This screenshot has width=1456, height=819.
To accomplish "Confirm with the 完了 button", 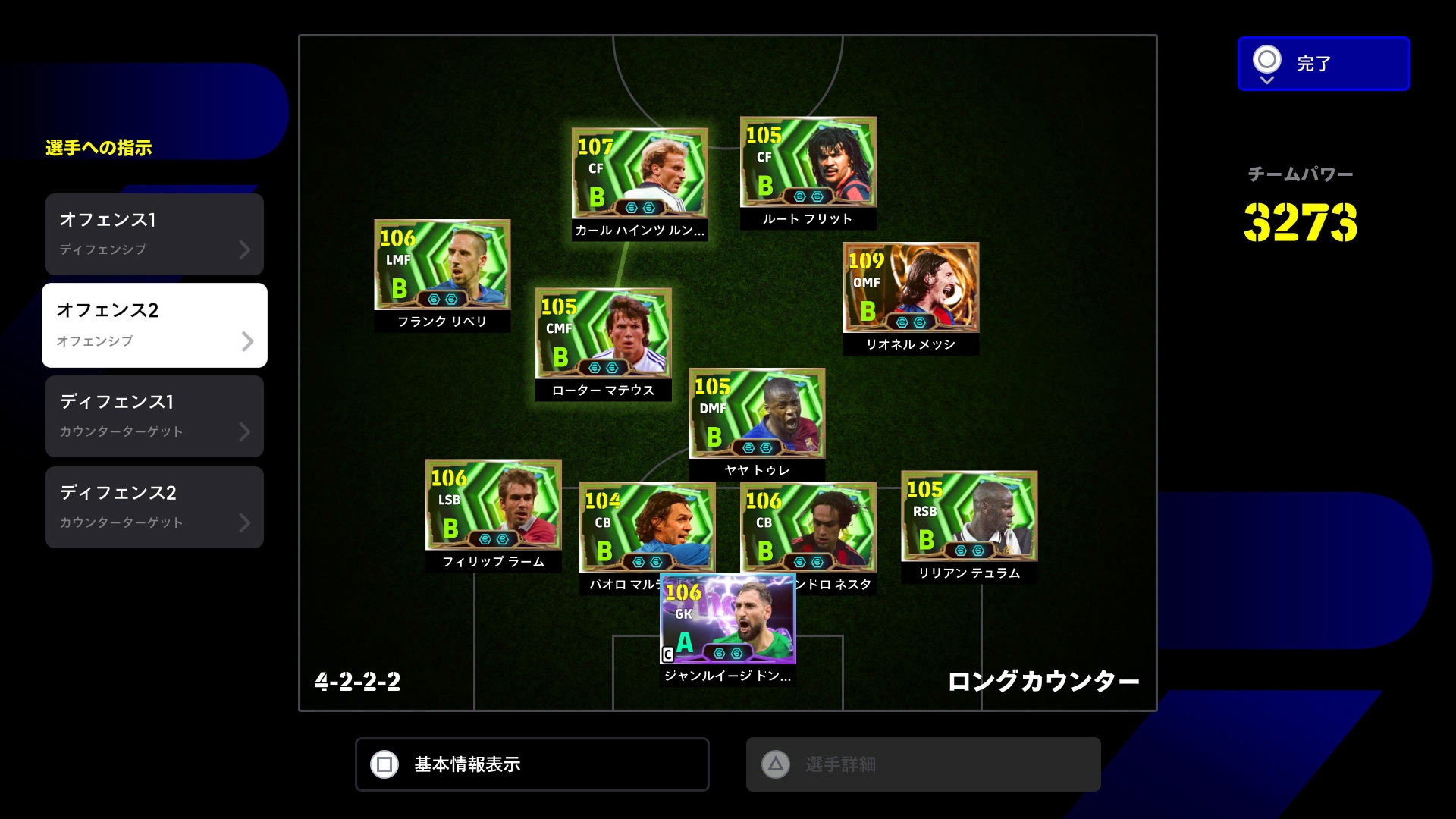I will pyautogui.click(x=1323, y=64).
